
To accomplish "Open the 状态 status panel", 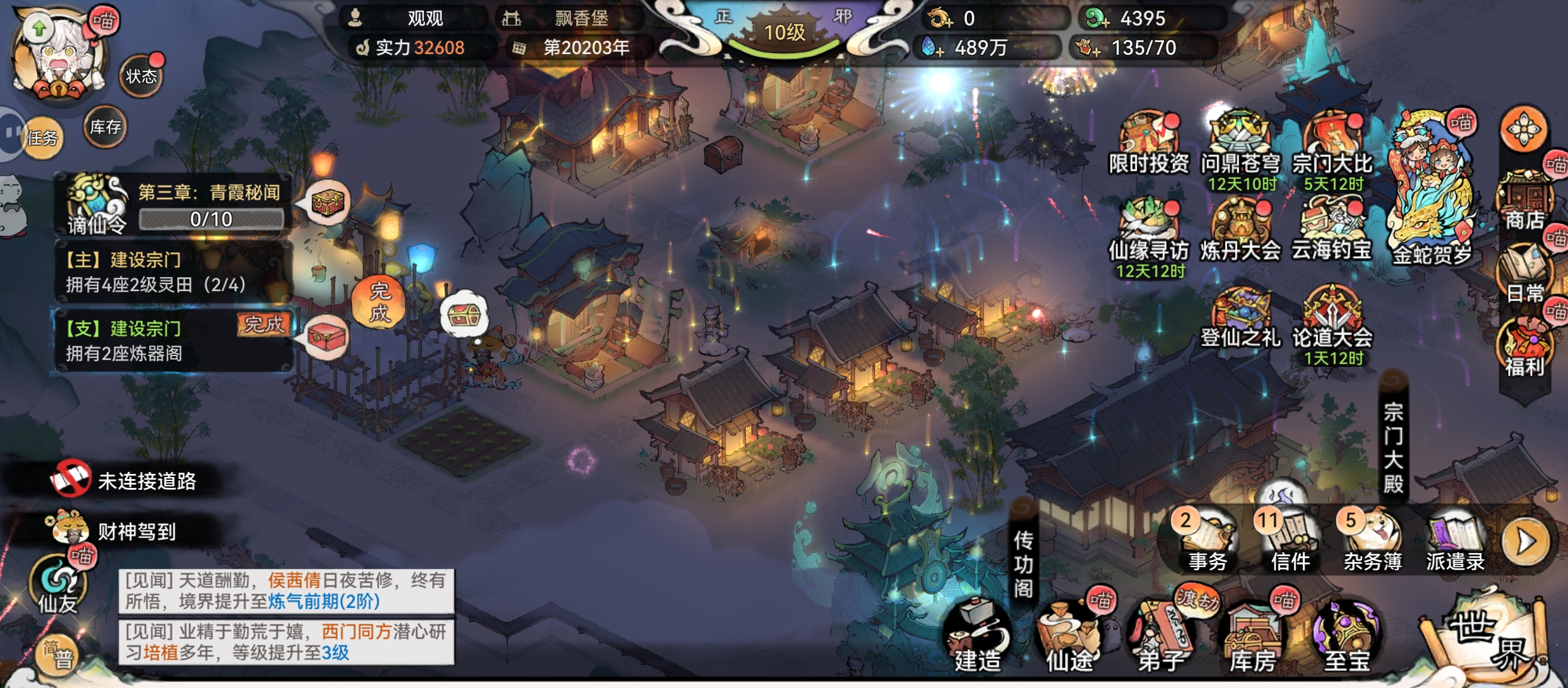I will (x=141, y=76).
